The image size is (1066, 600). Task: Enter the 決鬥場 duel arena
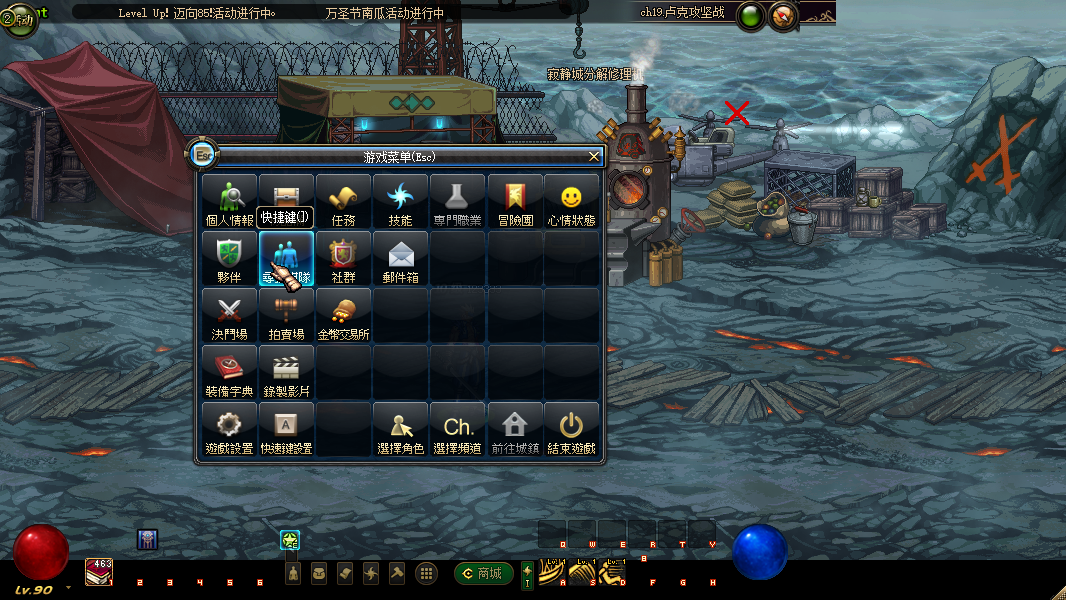tap(229, 316)
